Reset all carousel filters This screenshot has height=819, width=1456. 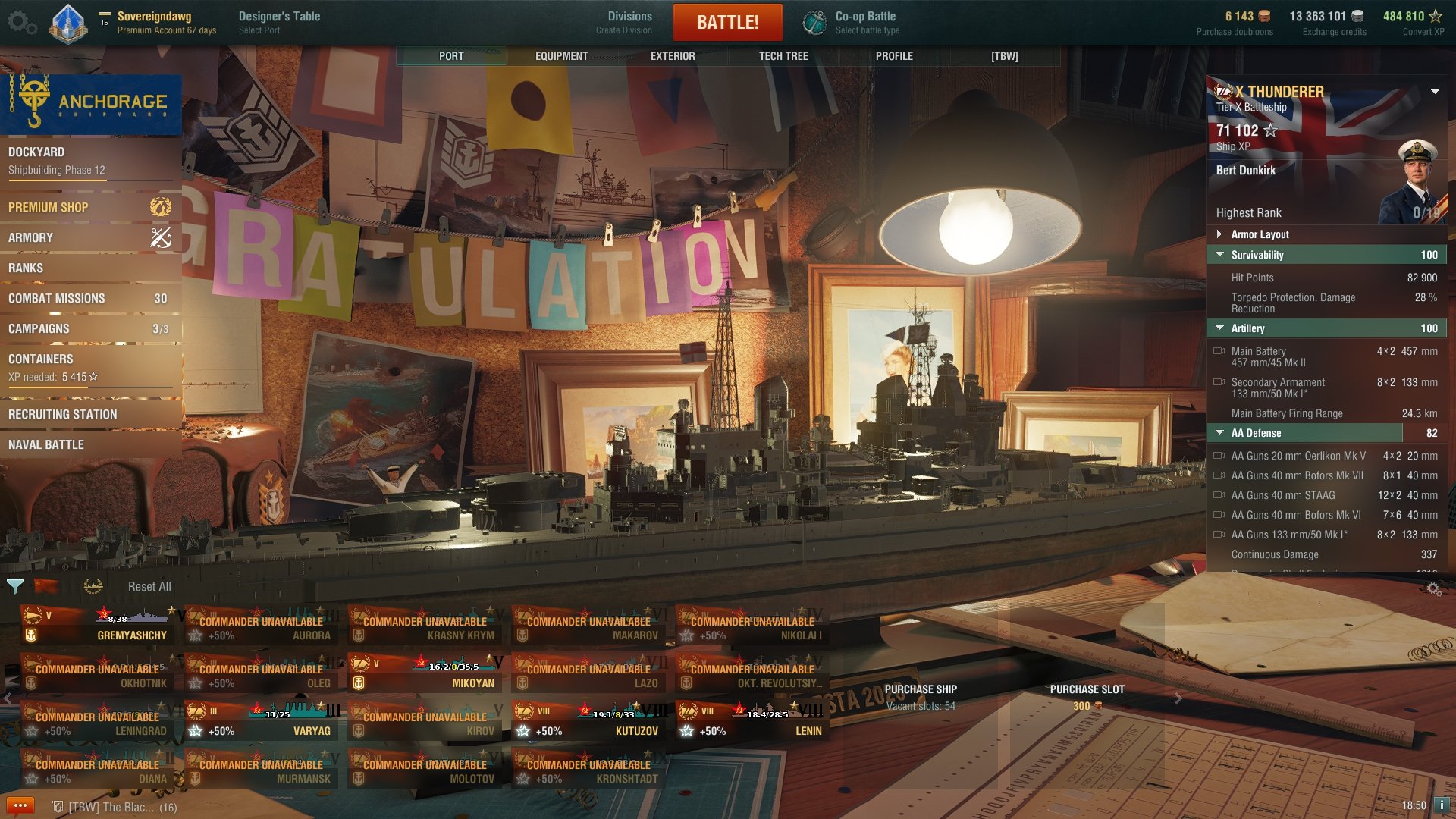pos(149,586)
